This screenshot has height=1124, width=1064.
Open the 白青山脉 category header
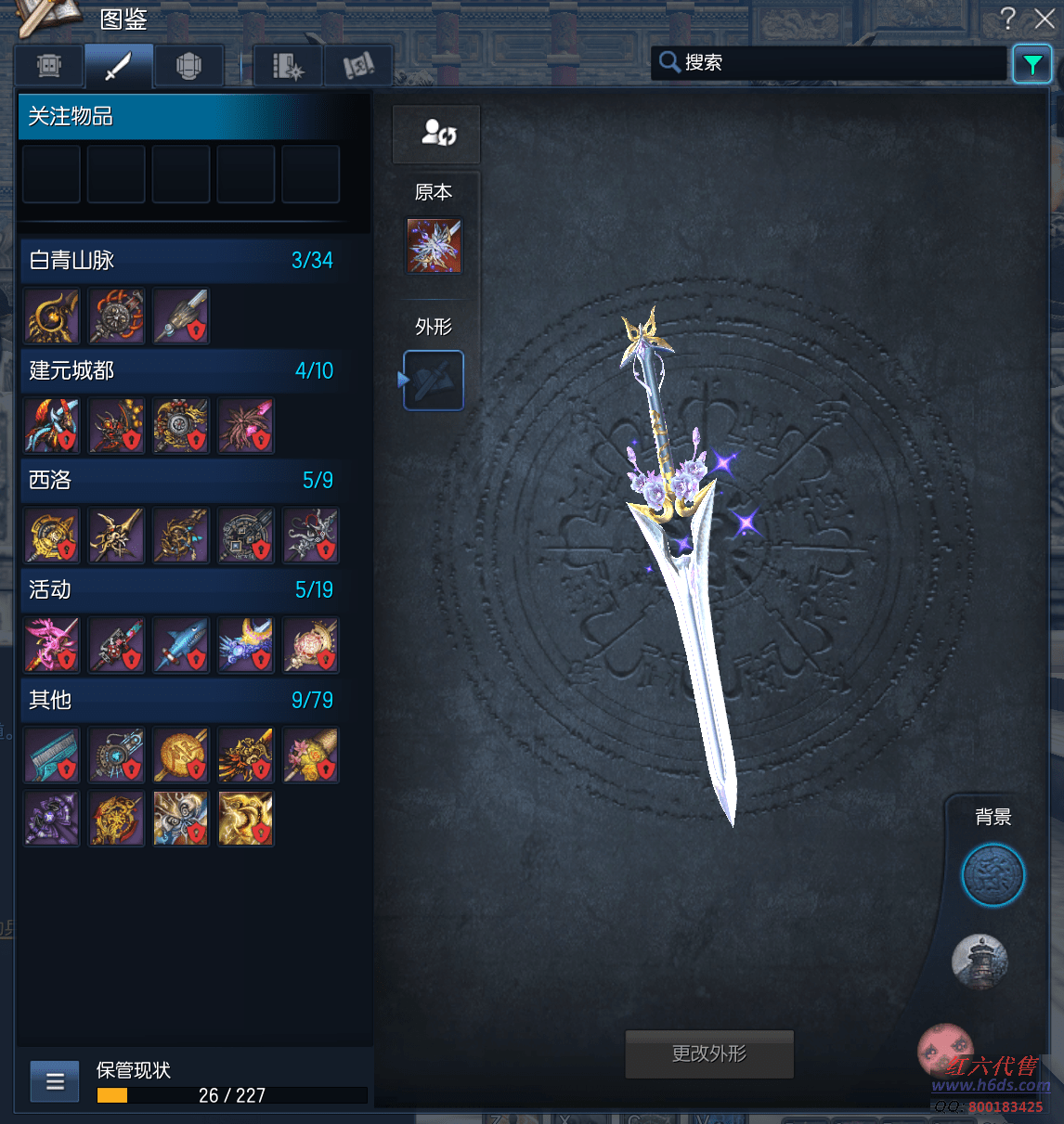point(182,261)
